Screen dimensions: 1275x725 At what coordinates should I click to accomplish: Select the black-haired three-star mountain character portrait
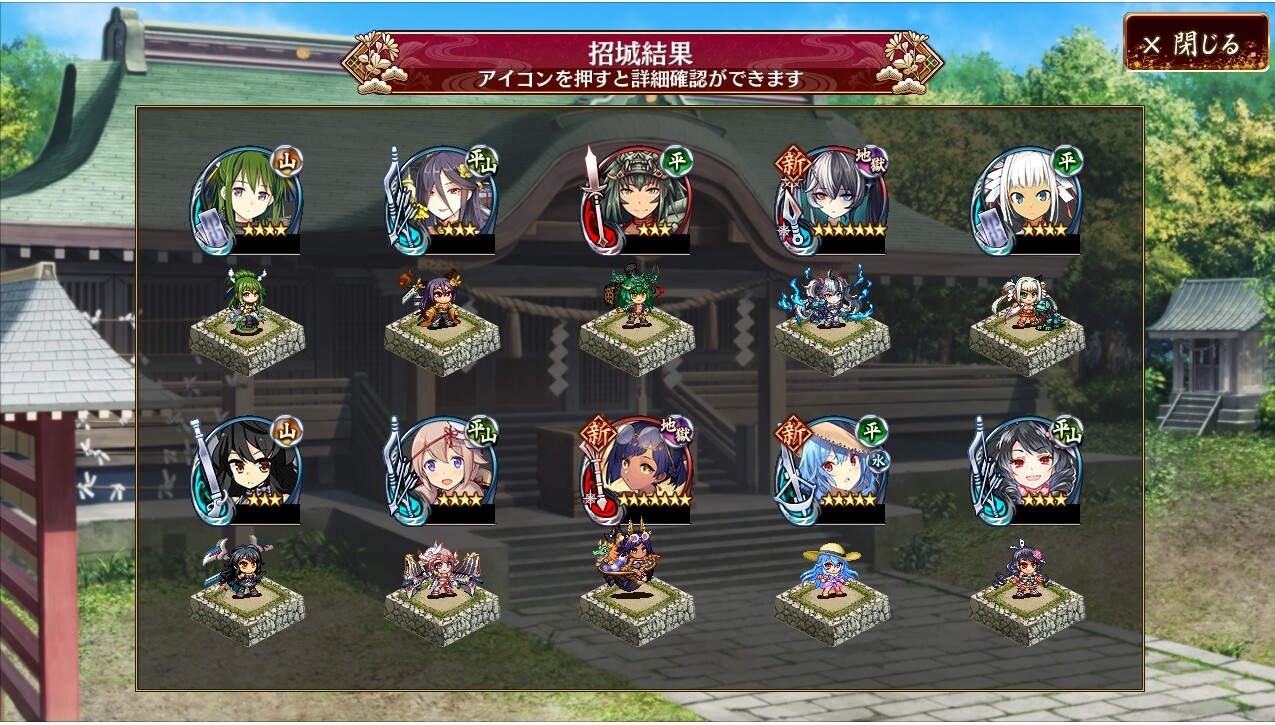tap(247, 470)
